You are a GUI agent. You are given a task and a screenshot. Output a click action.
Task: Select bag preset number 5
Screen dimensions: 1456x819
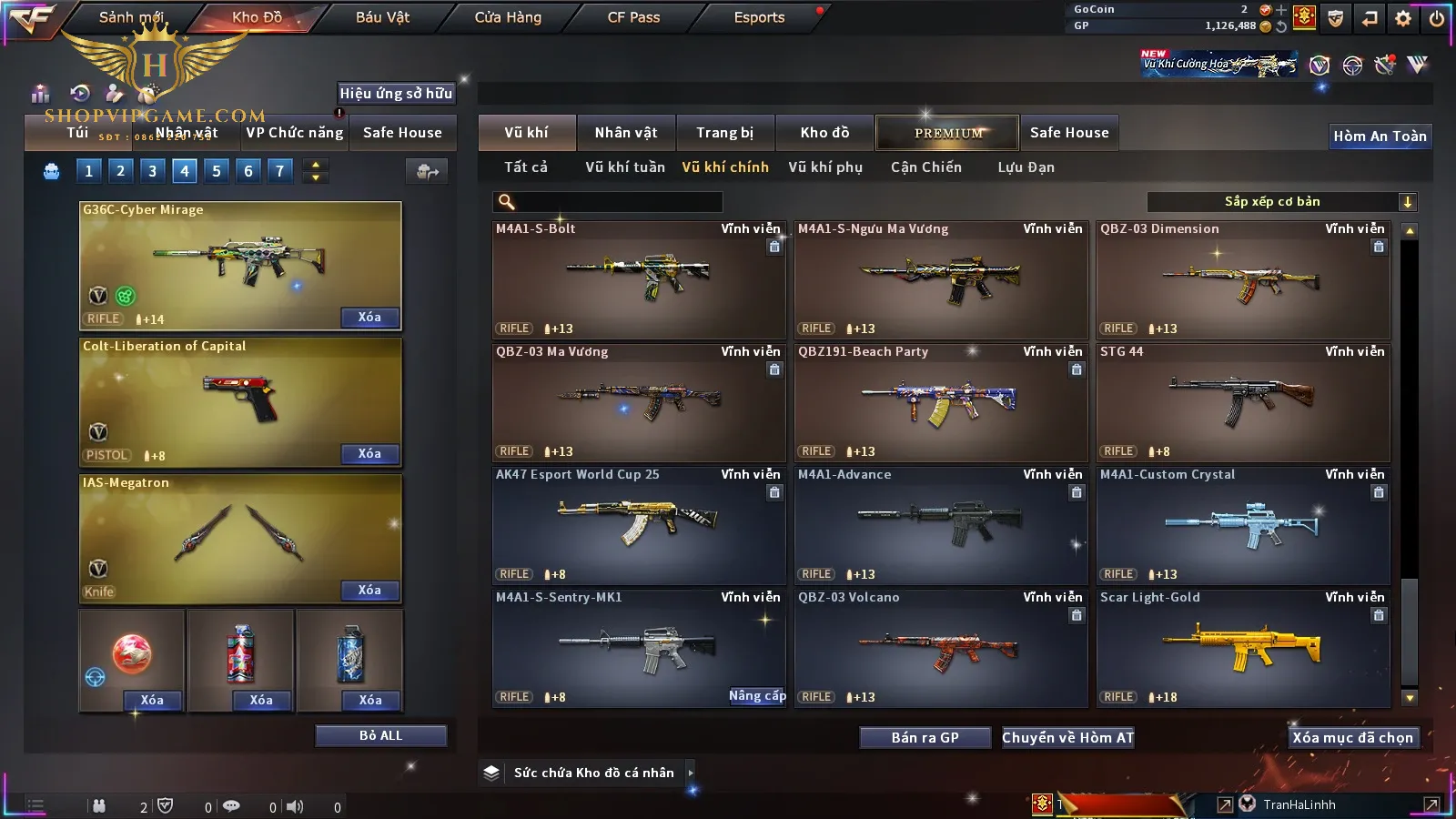pos(217,171)
